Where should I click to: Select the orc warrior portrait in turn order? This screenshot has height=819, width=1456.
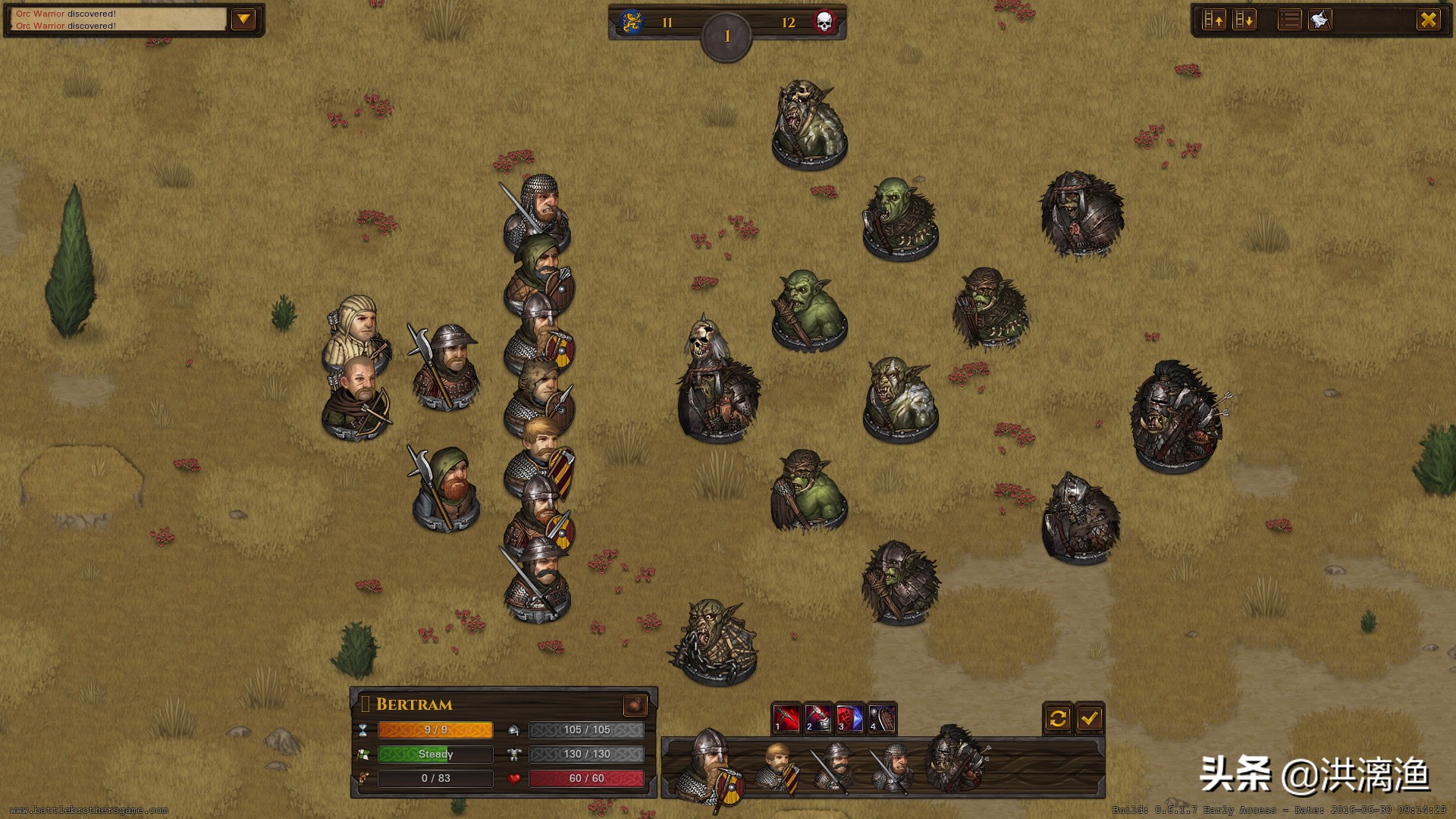pyautogui.click(x=955, y=761)
